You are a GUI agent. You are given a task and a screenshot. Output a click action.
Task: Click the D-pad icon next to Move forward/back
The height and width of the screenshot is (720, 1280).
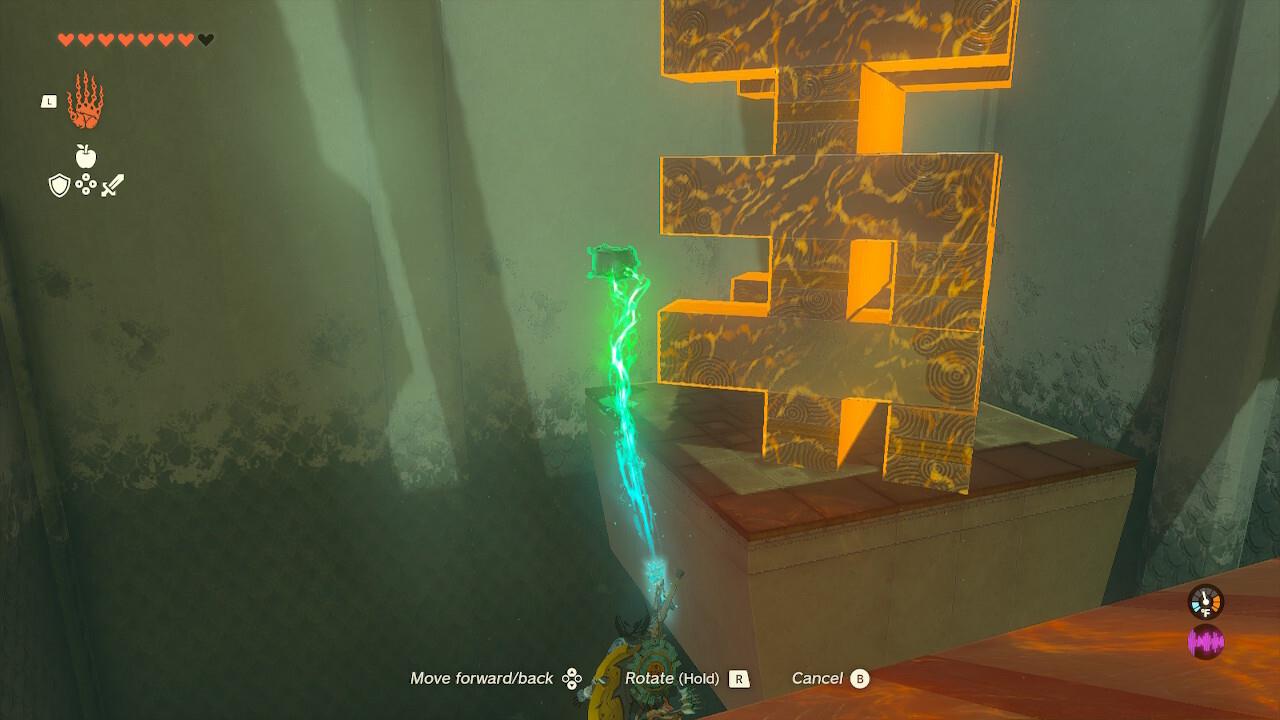coord(573,678)
